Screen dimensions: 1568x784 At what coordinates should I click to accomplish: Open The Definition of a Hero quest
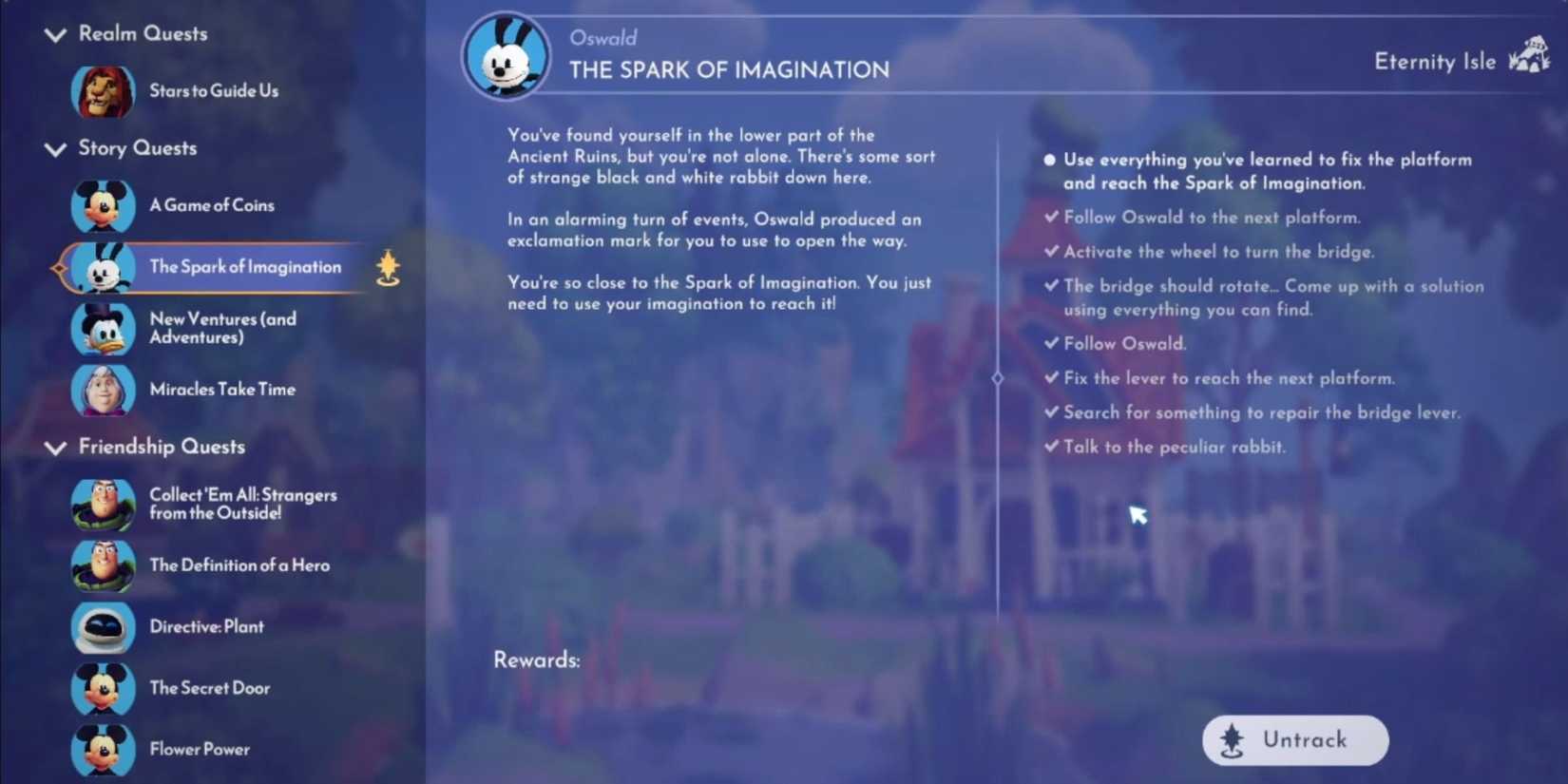239,564
